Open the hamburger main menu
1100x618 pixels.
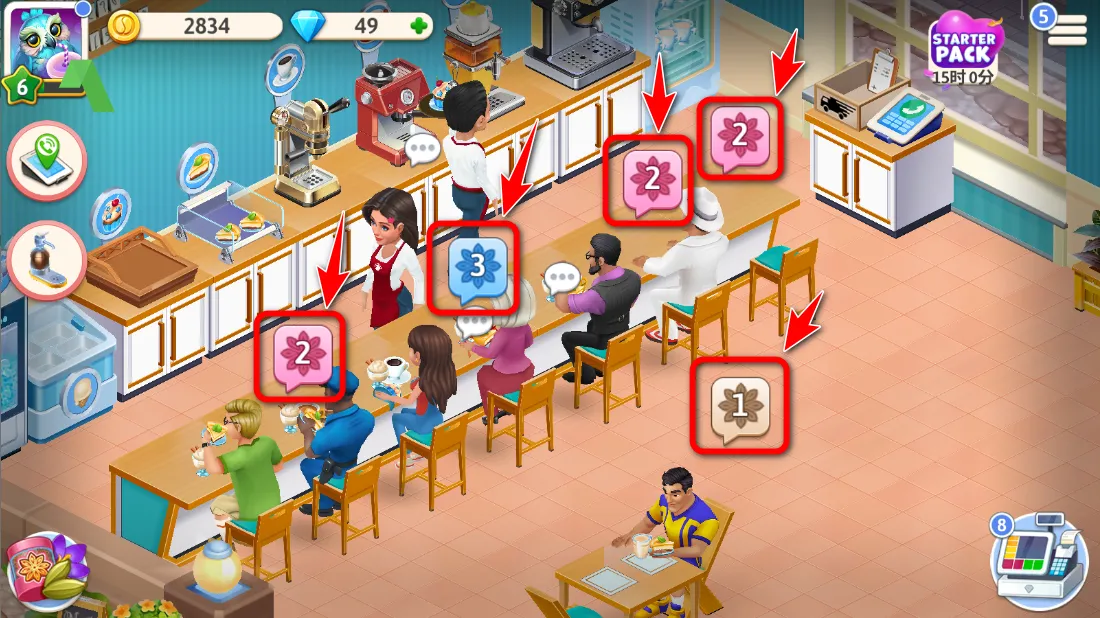point(1067,30)
